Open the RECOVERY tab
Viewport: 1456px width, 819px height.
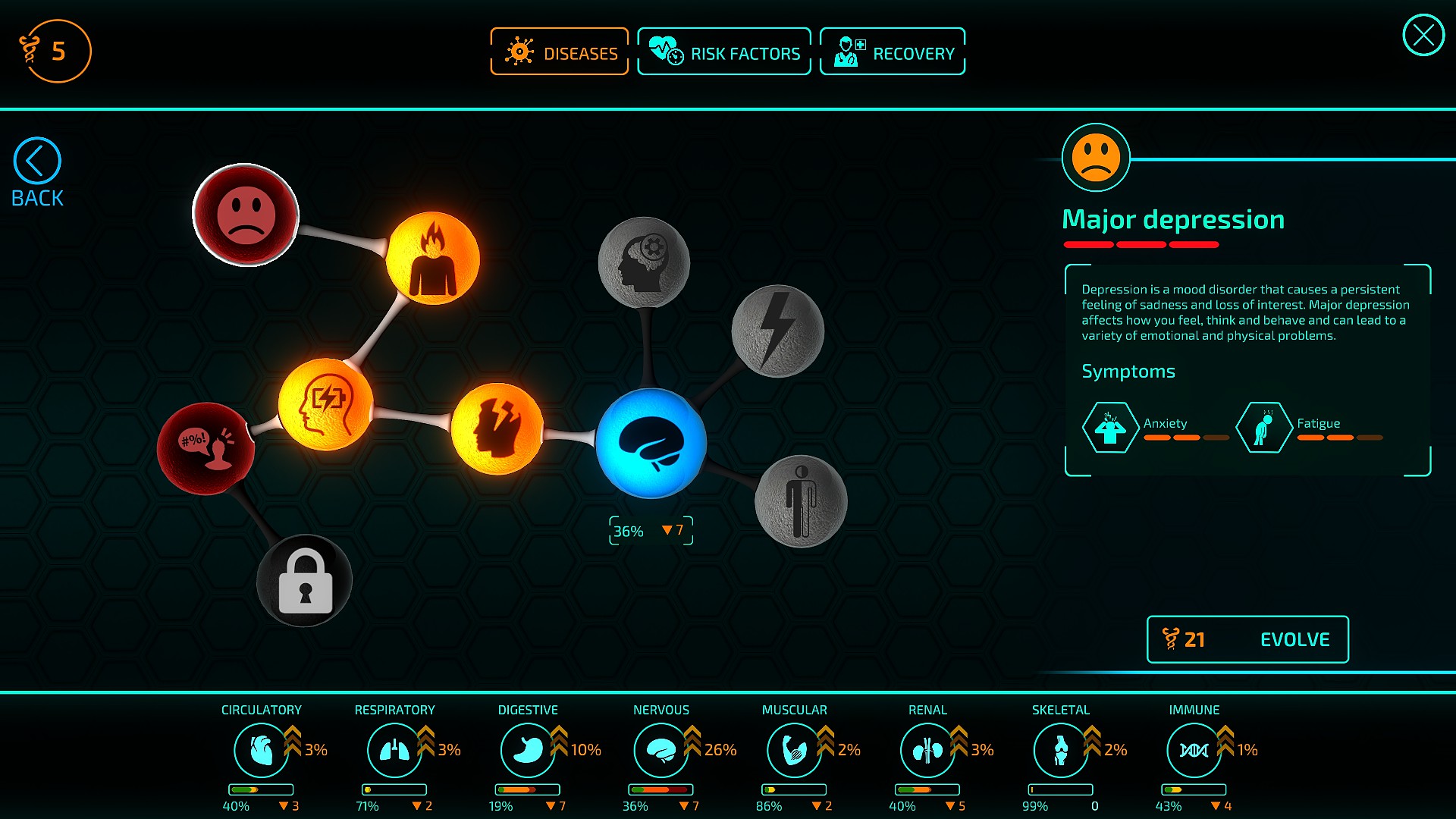coord(892,51)
